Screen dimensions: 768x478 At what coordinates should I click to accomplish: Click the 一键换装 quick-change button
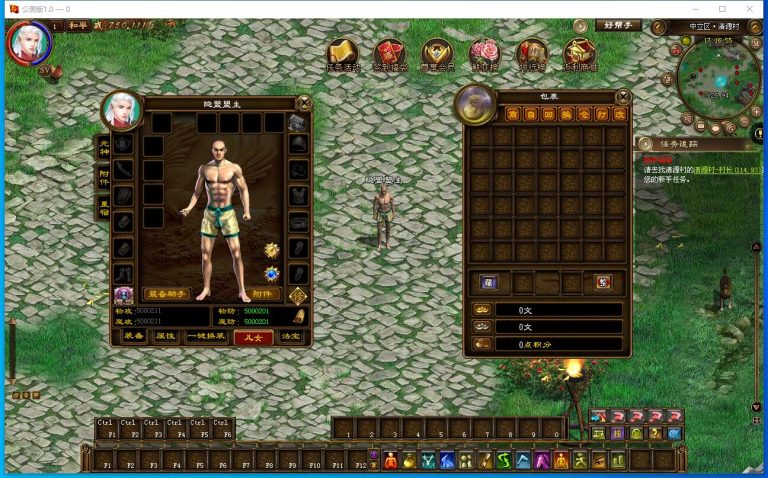(x=207, y=337)
